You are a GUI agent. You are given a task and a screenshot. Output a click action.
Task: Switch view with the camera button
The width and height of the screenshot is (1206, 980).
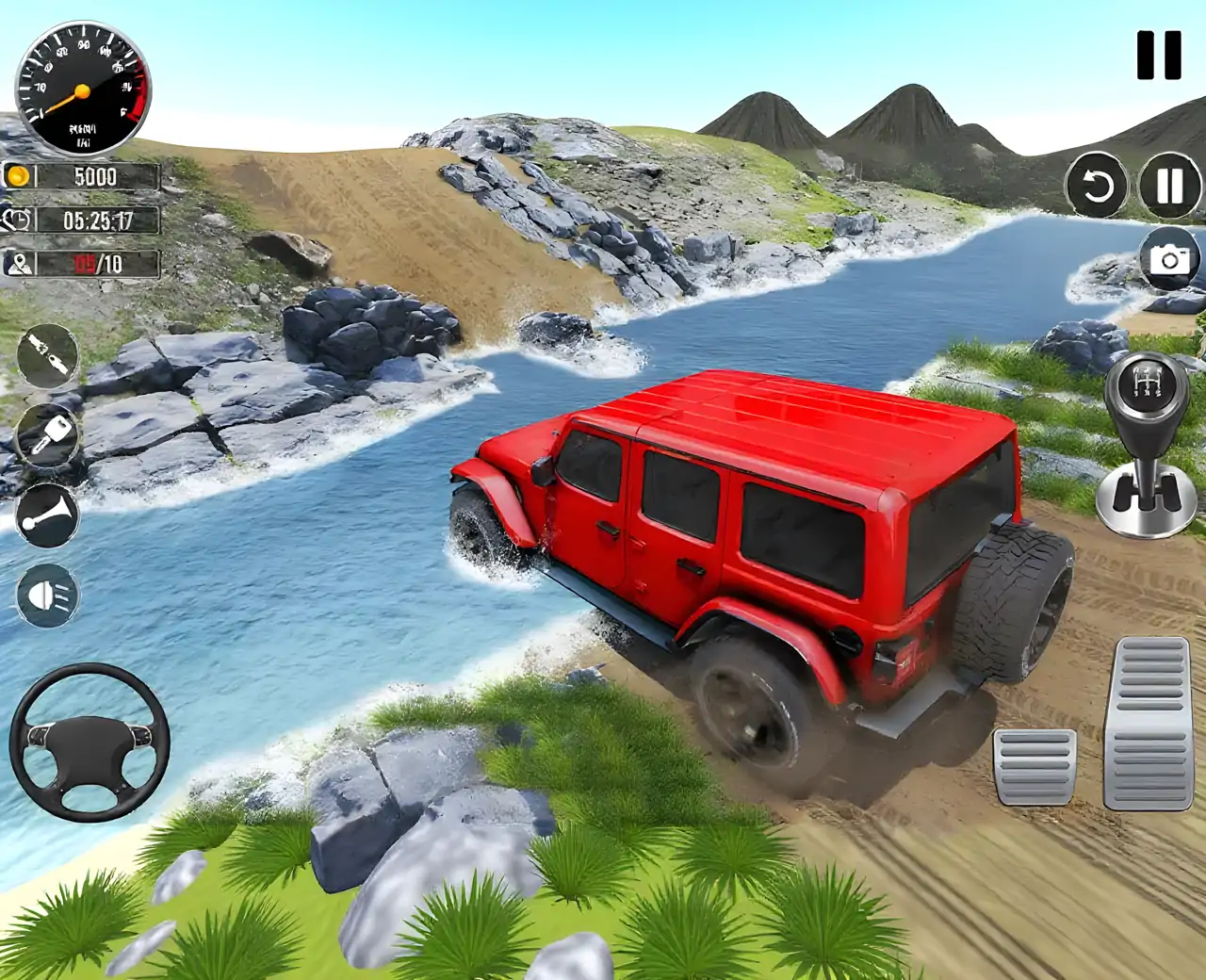point(1169,258)
